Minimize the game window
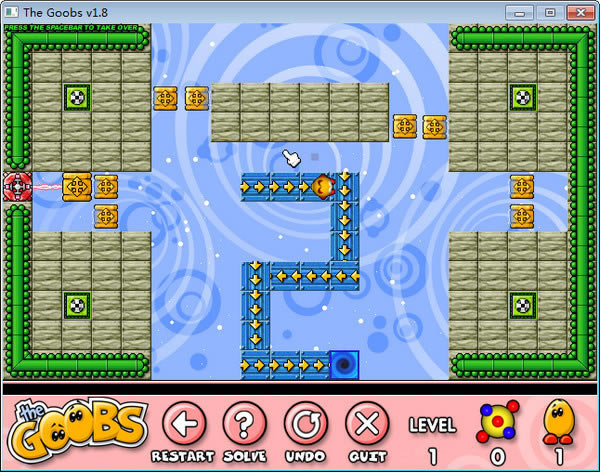This screenshot has width=600, height=472. coord(519,12)
